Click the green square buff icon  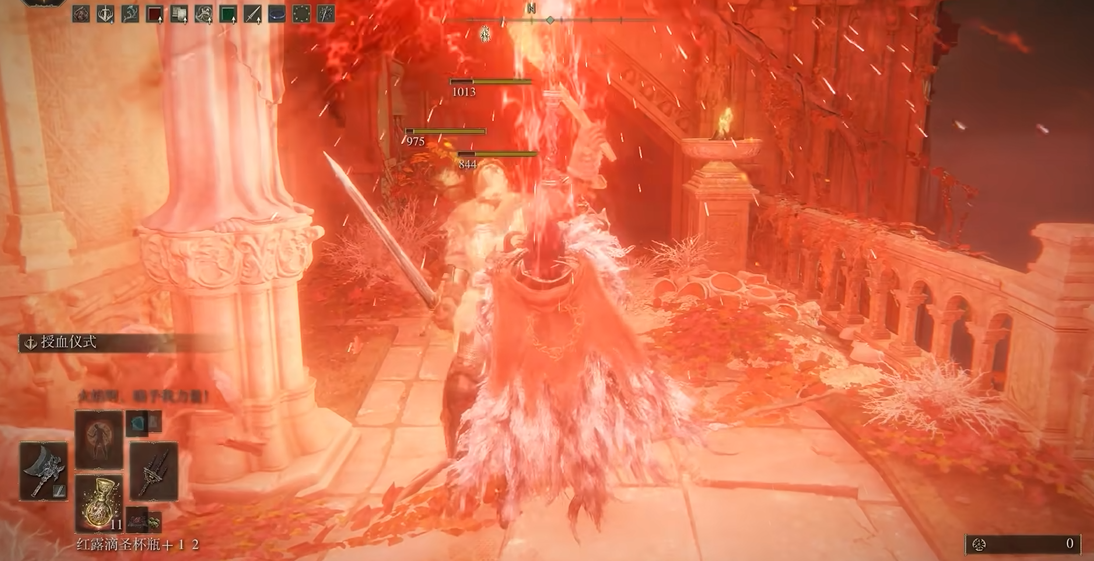[228, 14]
